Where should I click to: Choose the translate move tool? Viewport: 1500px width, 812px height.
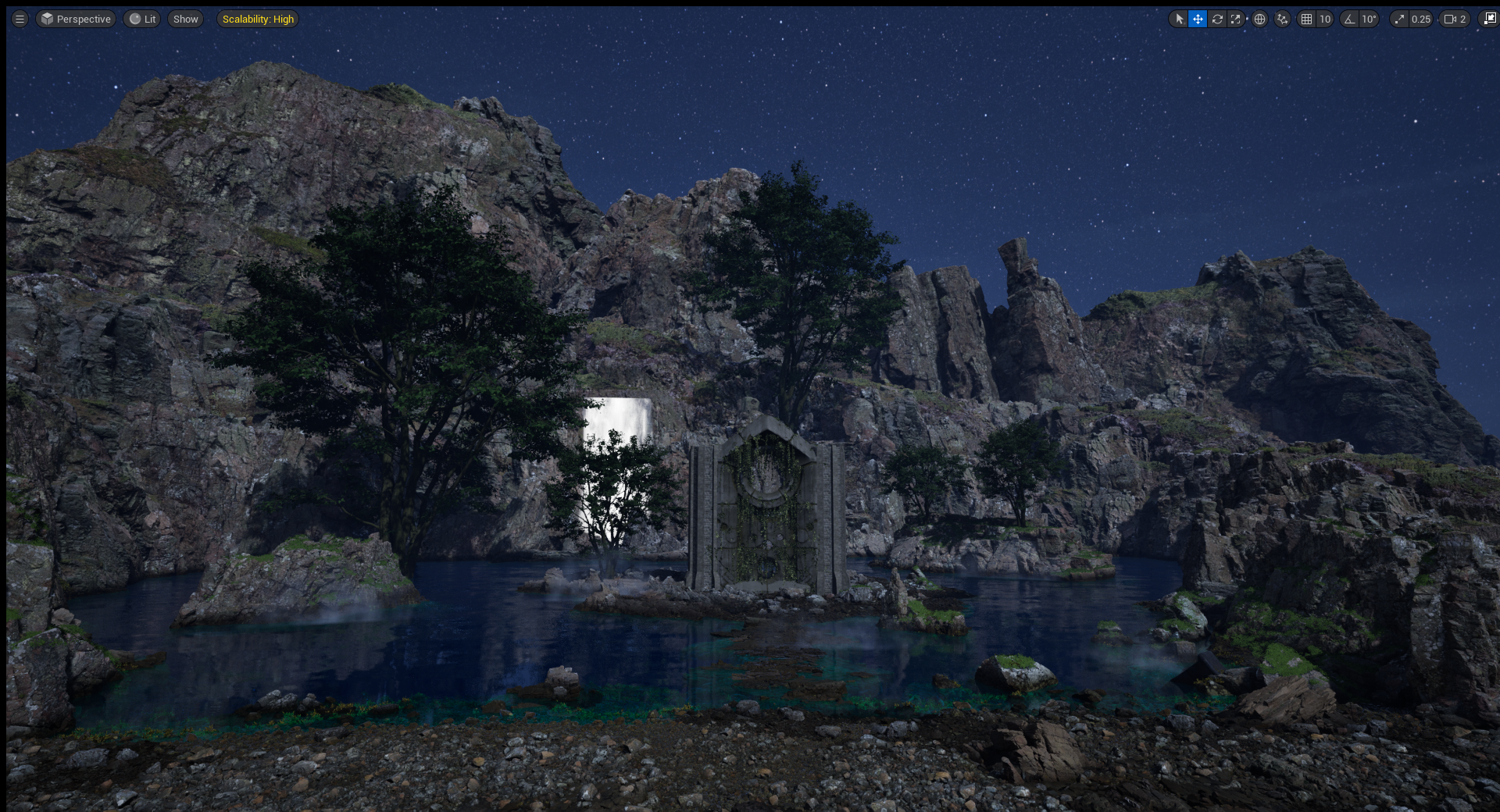pos(1198,19)
